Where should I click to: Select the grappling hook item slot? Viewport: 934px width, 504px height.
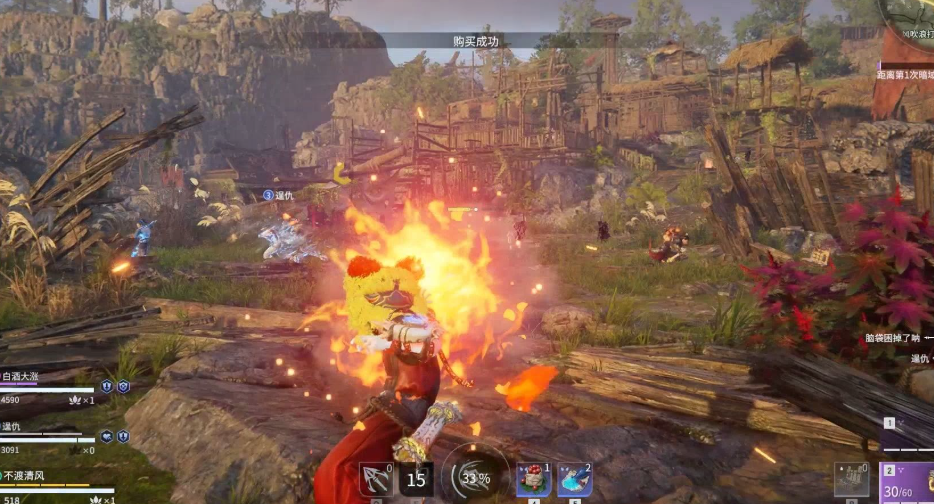[x=376, y=480]
